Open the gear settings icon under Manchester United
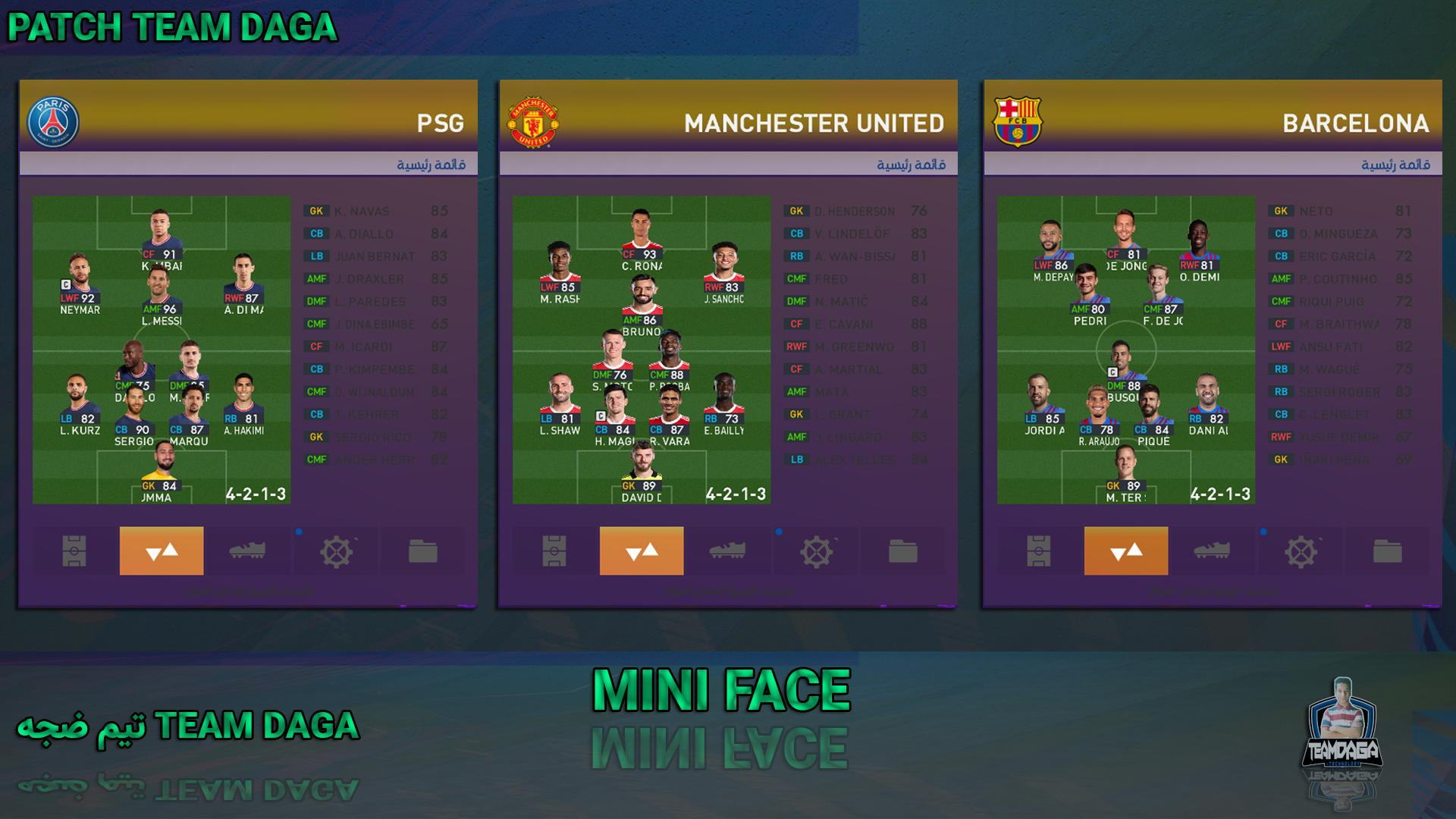 [x=817, y=551]
